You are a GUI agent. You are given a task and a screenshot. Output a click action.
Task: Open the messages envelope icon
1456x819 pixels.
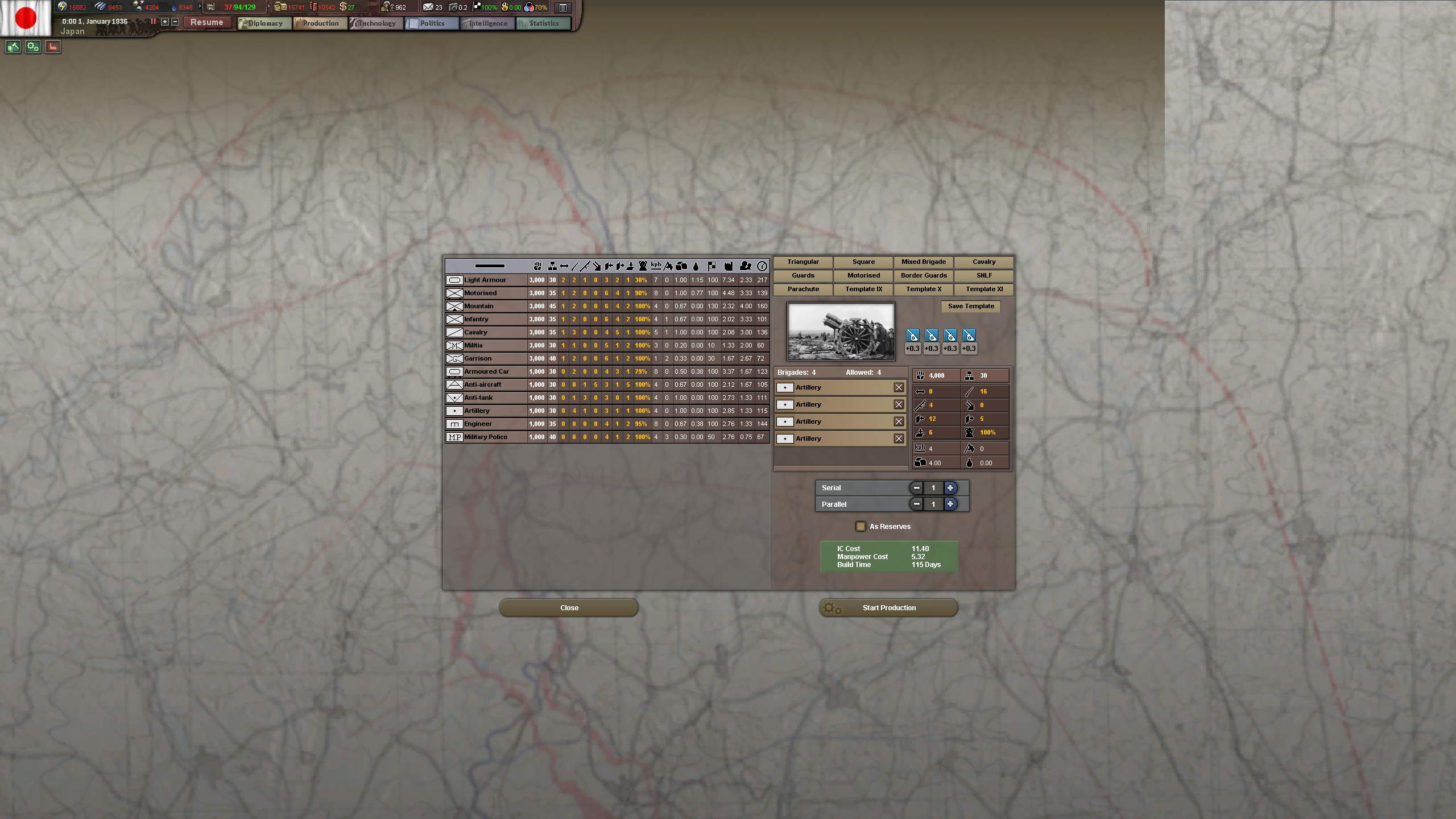click(x=429, y=7)
